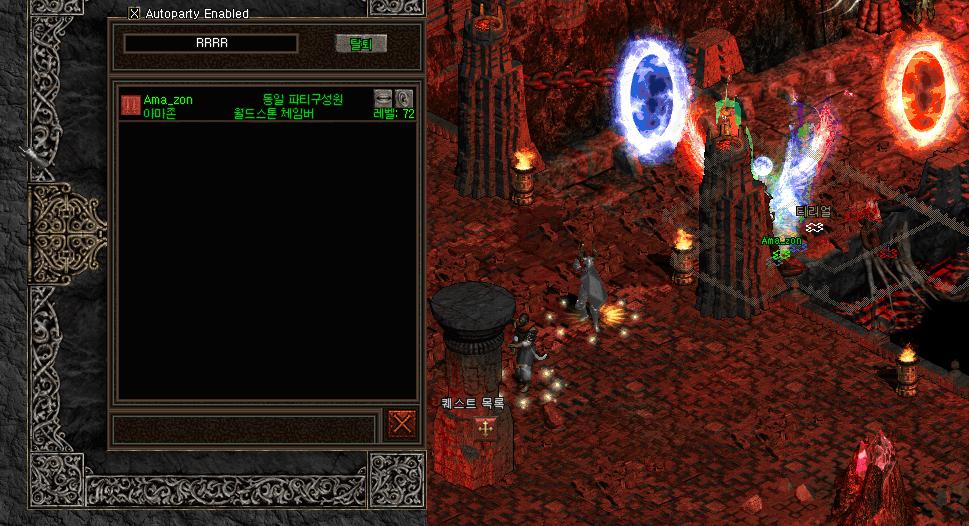This screenshot has width=969, height=526.
Task: Toggle the ear squelch icon for Ama_zon
Action: click(404, 98)
